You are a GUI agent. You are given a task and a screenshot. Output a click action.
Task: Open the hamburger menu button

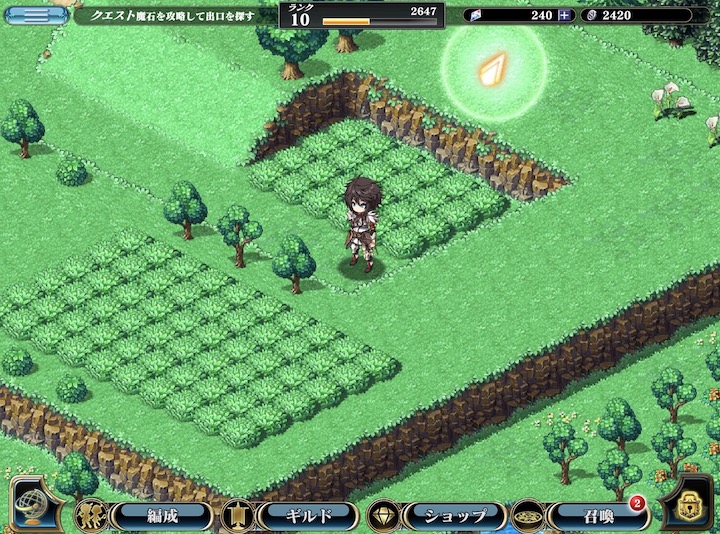36,15
